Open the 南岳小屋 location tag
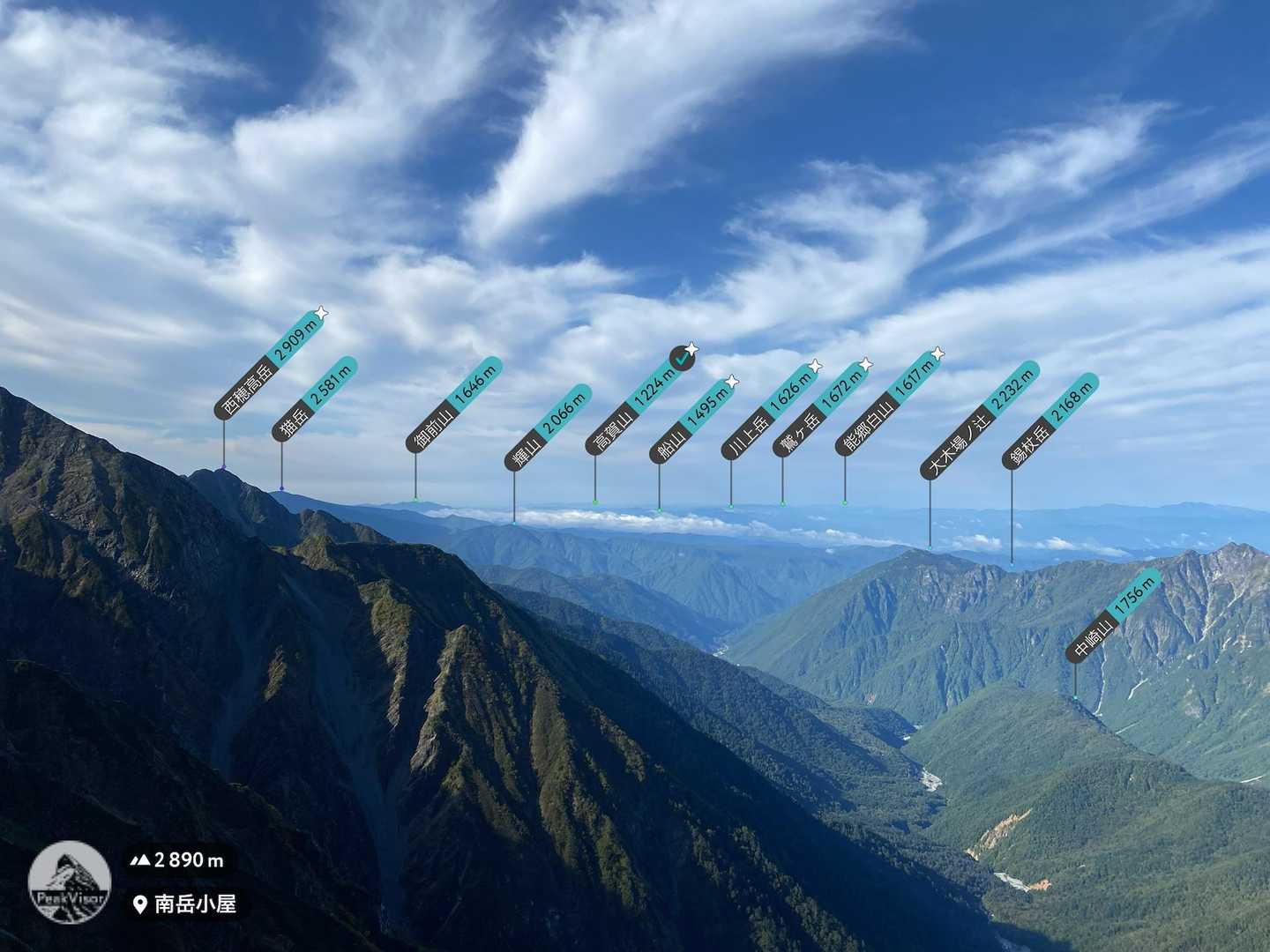This screenshot has width=1270, height=952. pyautogui.click(x=185, y=904)
